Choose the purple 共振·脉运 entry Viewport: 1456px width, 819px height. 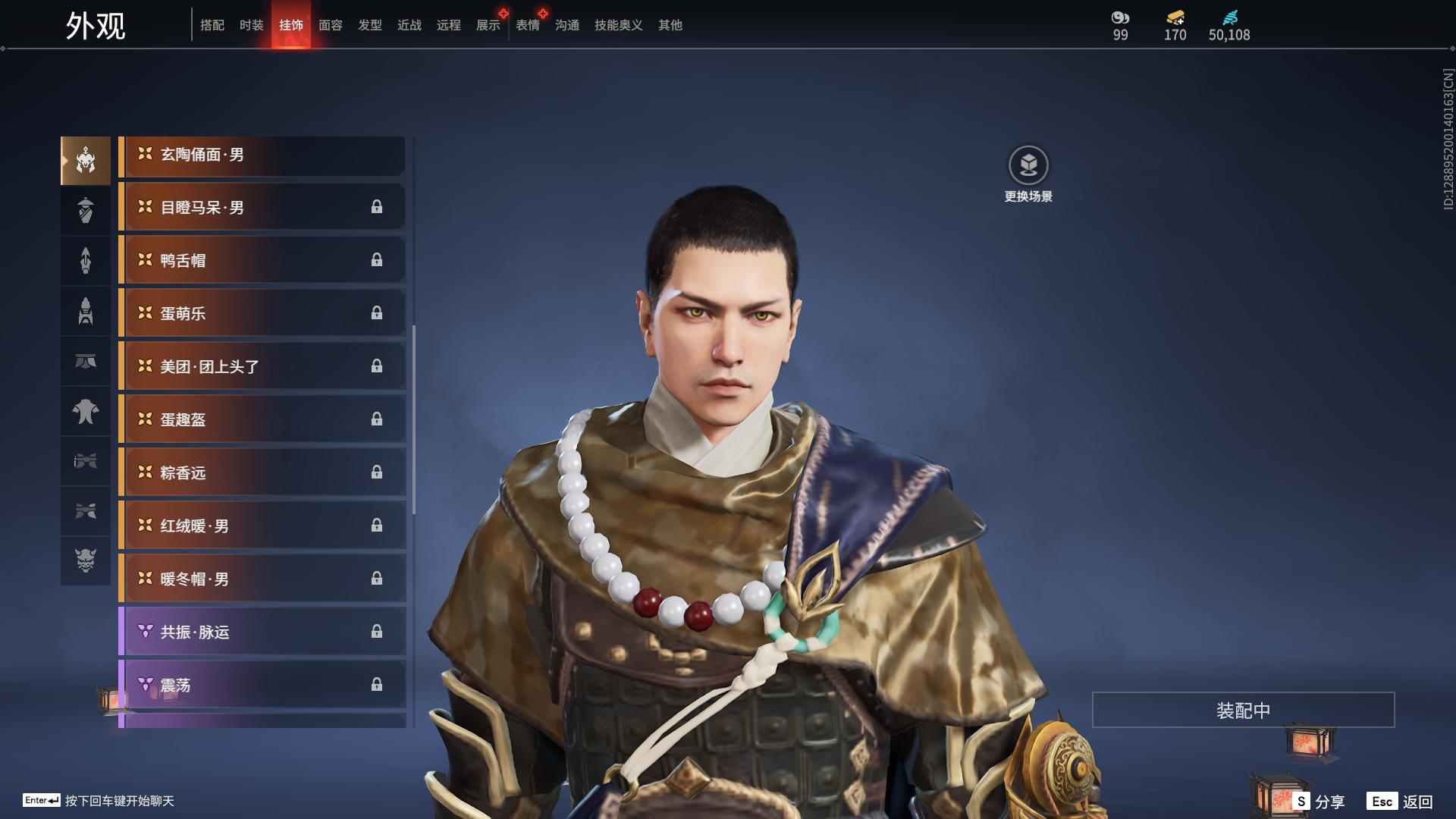tap(262, 632)
